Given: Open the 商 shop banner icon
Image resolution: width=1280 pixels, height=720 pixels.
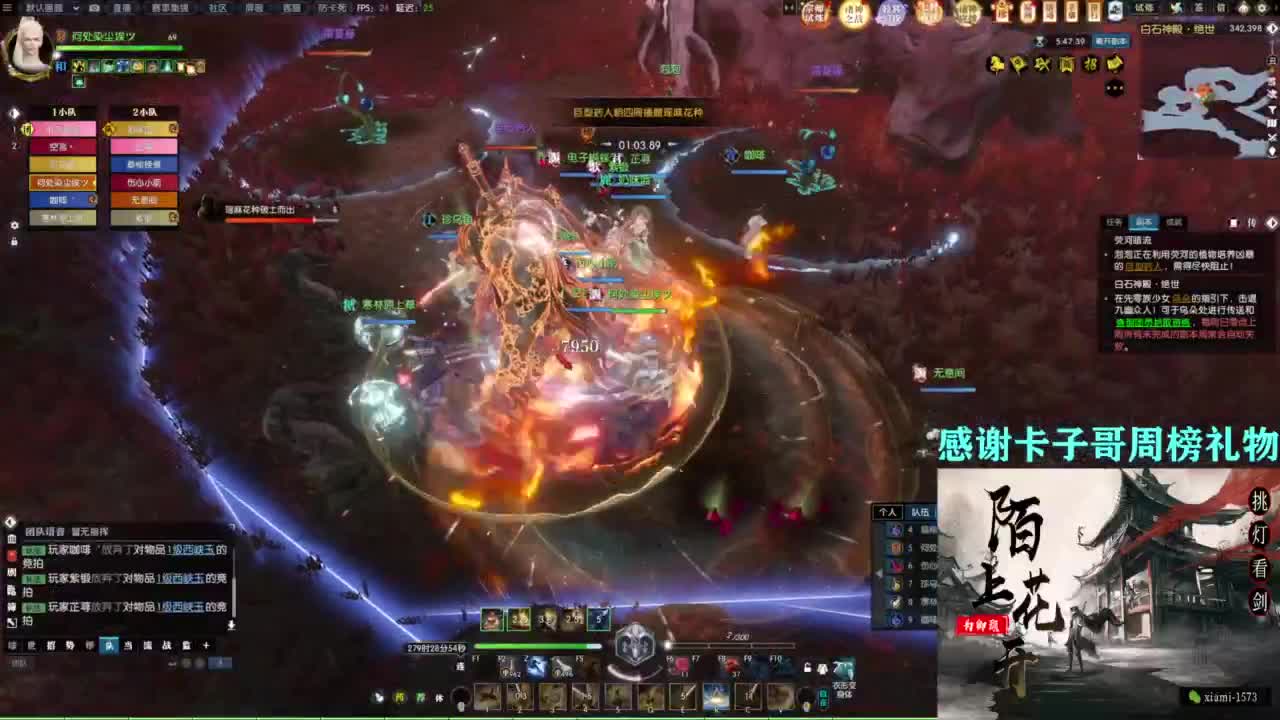Looking at the screenshot, I should pos(1066,64).
